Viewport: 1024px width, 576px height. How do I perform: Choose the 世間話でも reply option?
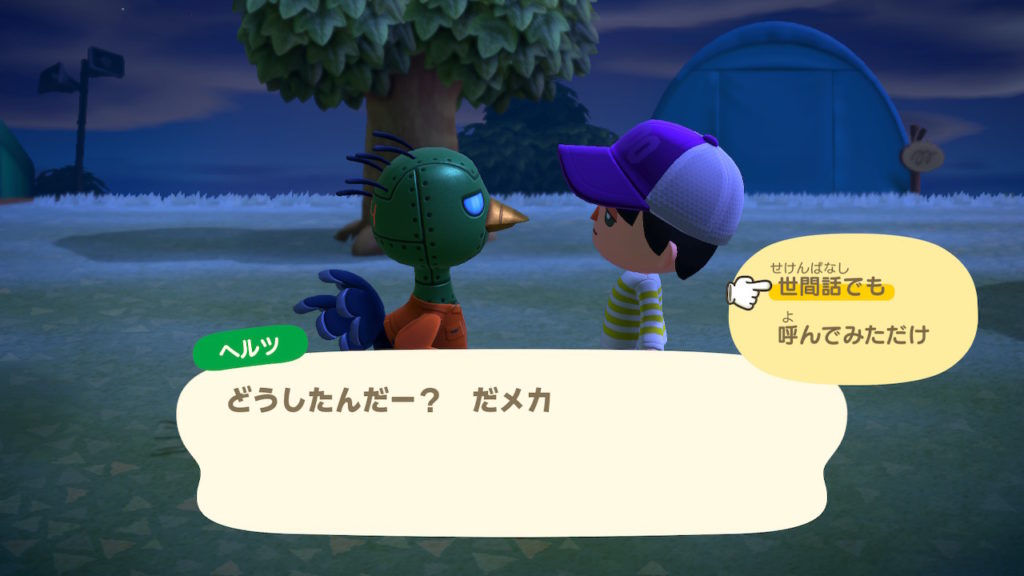coord(832,289)
